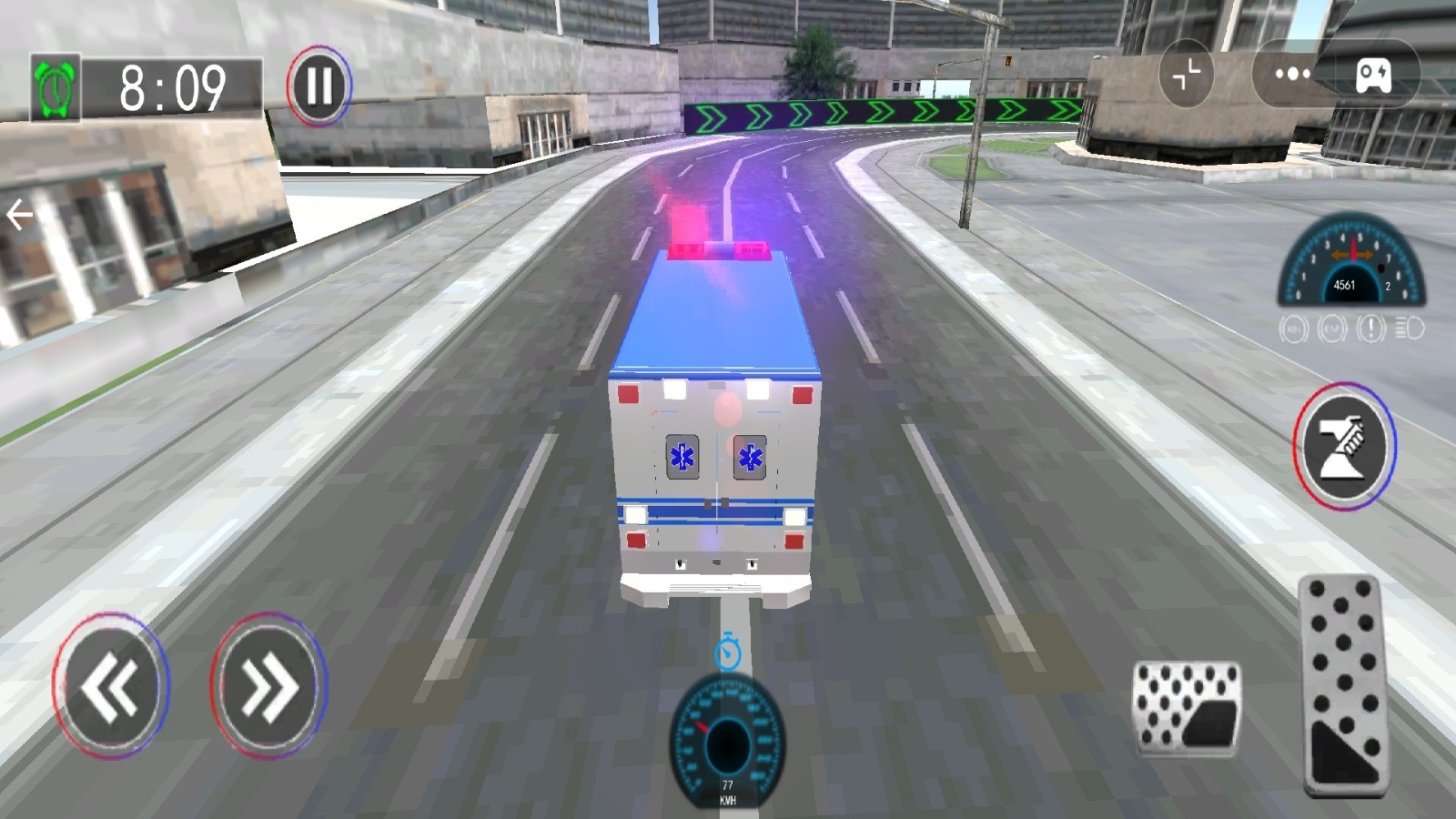The width and height of the screenshot is (1456, 819).
Task: Tap the ESP indicator icon
Action: [x=1331, y=328]
